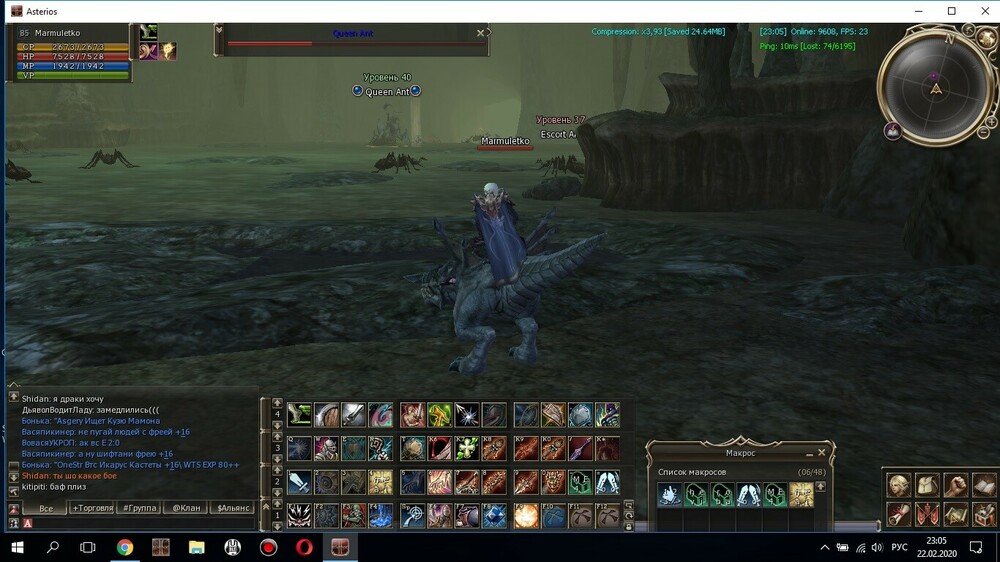1000x562 pixels.
Task: Open the quest scroll icon
Action: 899,514
